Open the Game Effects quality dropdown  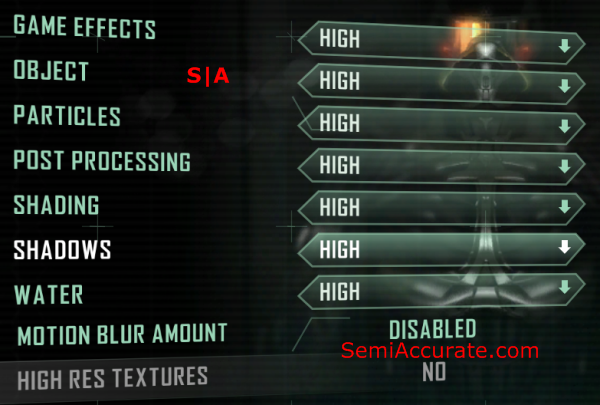click(440, 39)
